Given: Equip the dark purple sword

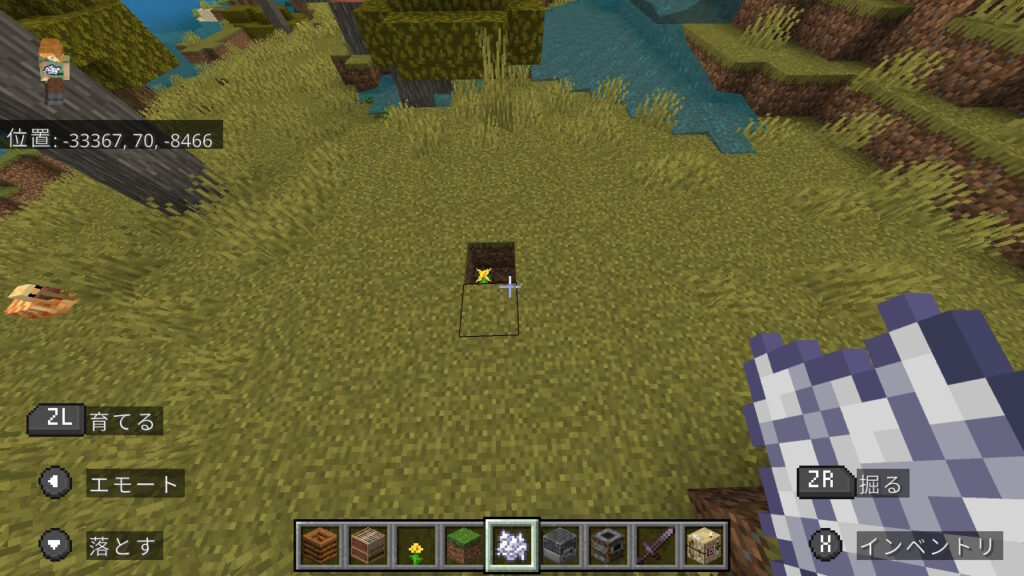Looking at the screenshot, I should click(655, 546).
